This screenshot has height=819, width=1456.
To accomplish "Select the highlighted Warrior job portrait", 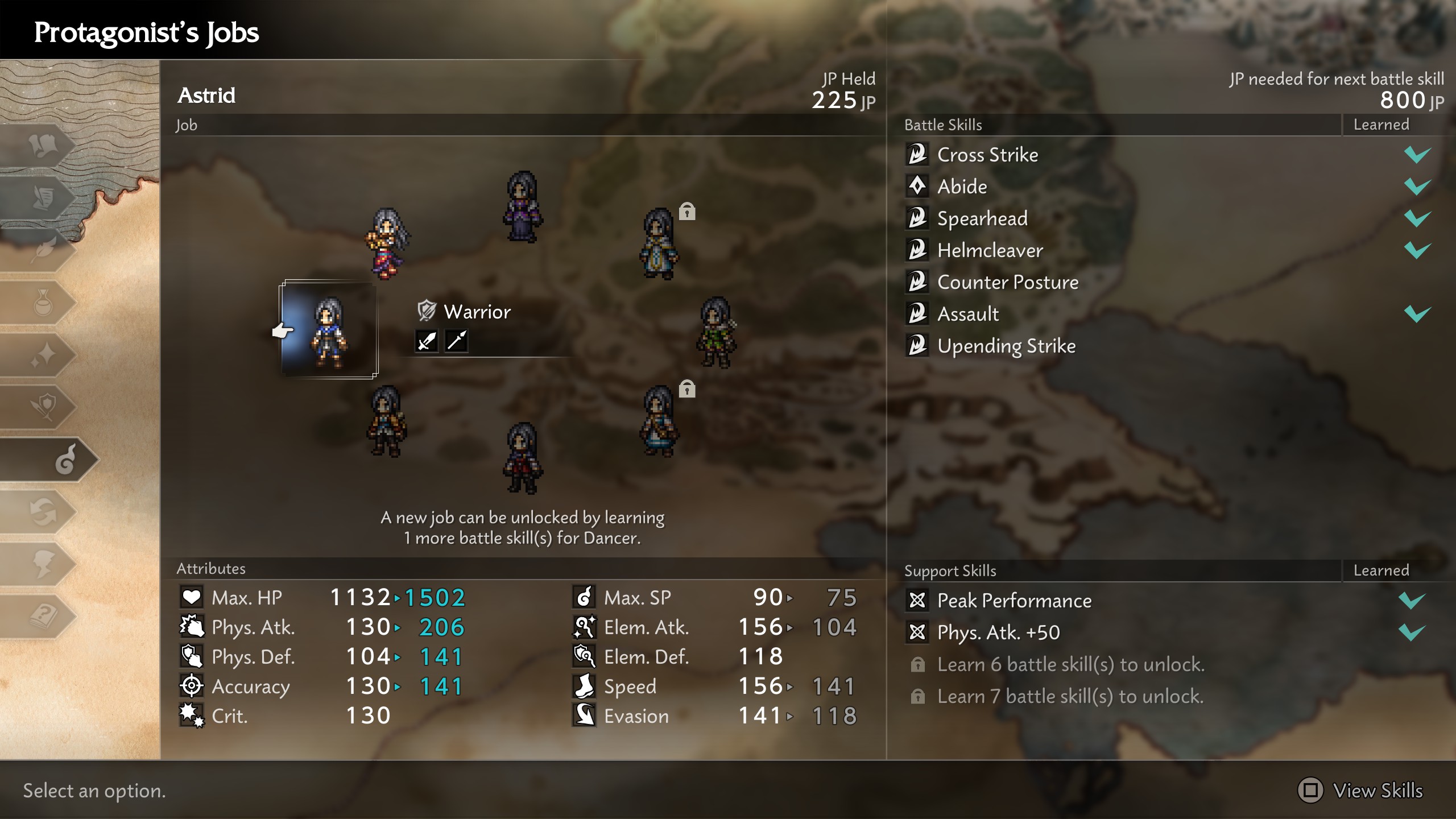I will [329, 330].
